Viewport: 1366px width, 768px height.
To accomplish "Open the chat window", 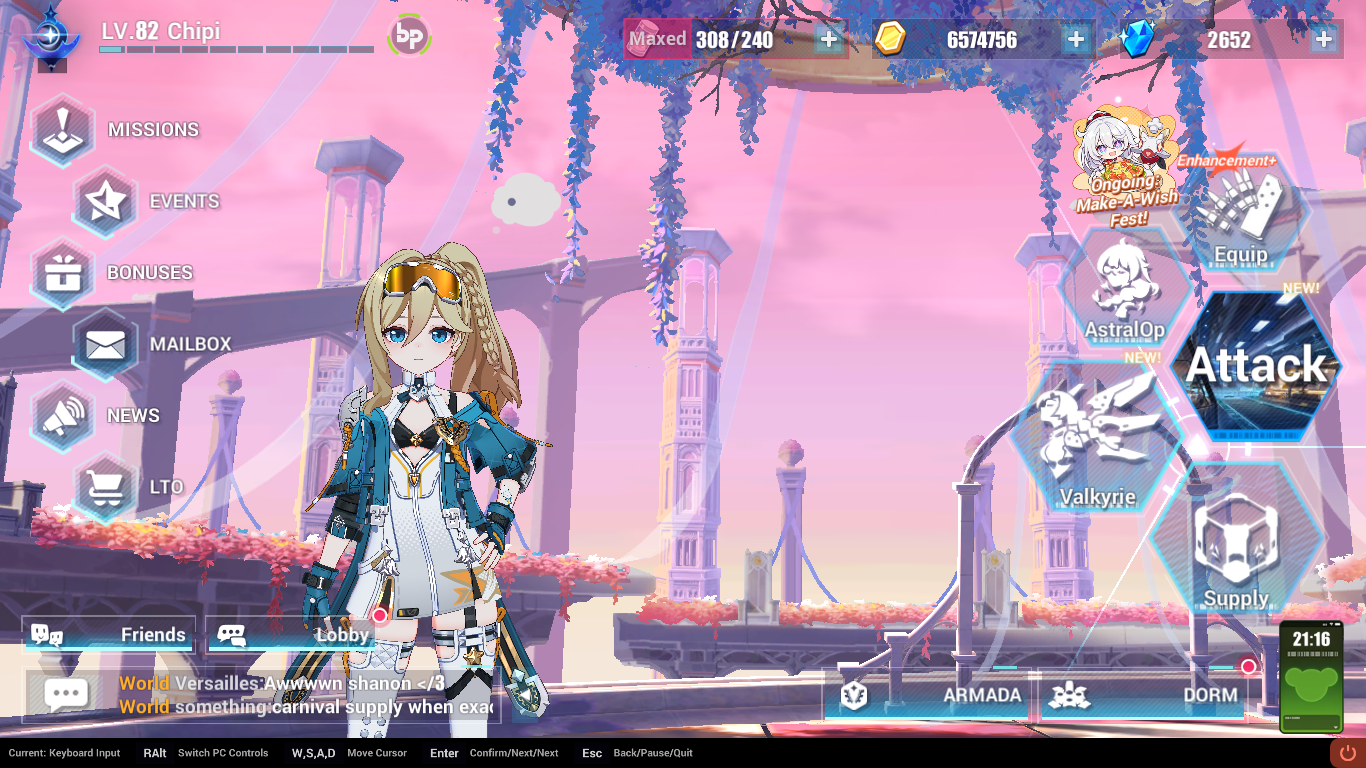I will [66, 693].
